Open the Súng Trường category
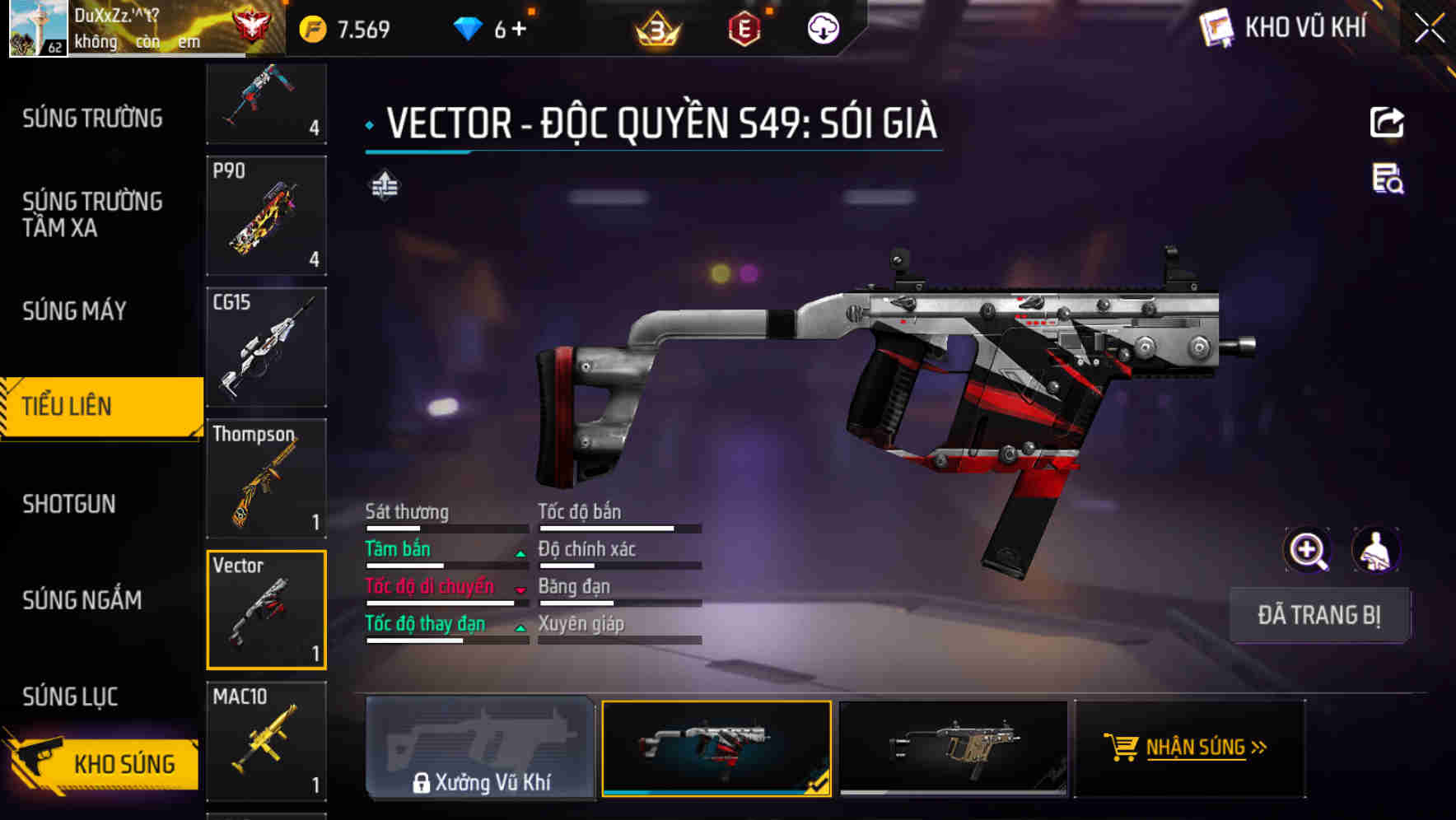Image resolution: width=1456 pixels, height=820 pixels. tap(92, 119)
